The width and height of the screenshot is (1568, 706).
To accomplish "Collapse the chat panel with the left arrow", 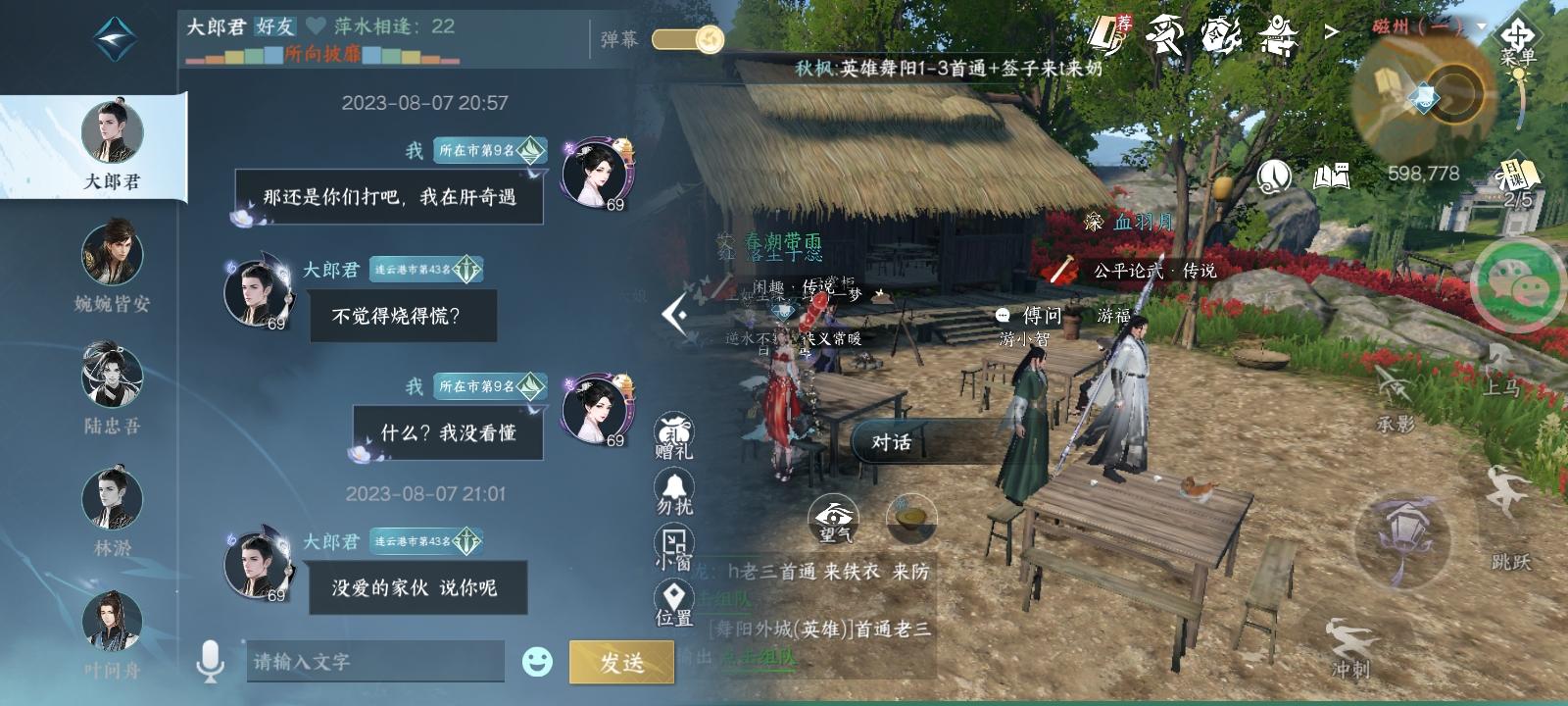I will pyautogui.click(x=672, y=312).
